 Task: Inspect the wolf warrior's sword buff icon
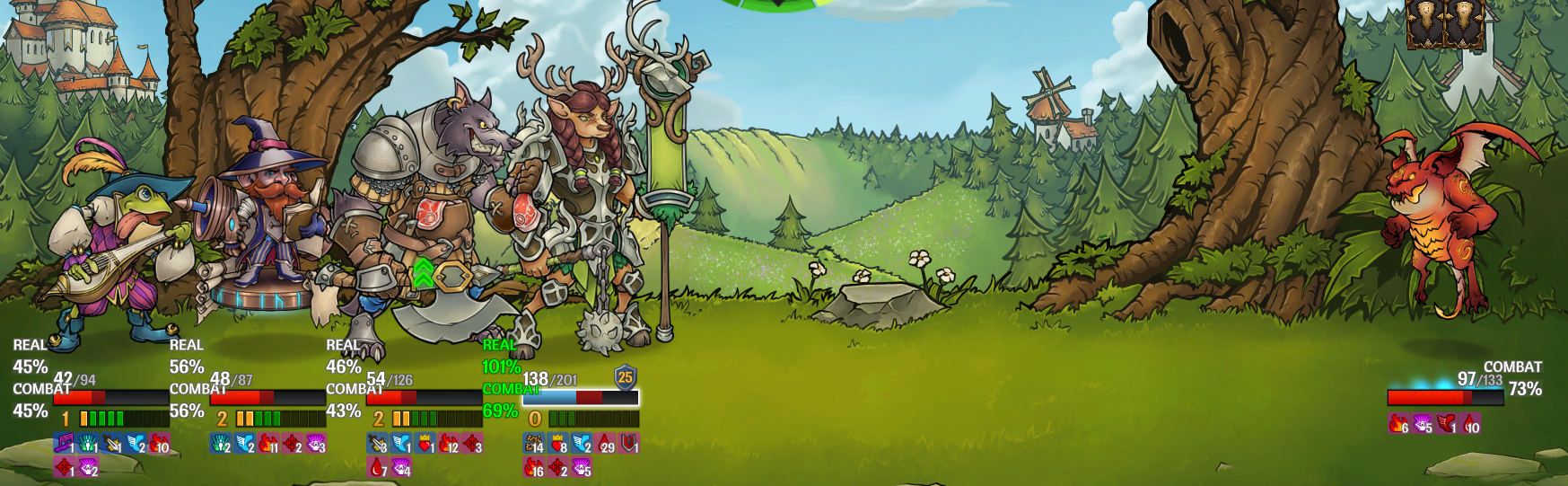[x=377, y=443]
